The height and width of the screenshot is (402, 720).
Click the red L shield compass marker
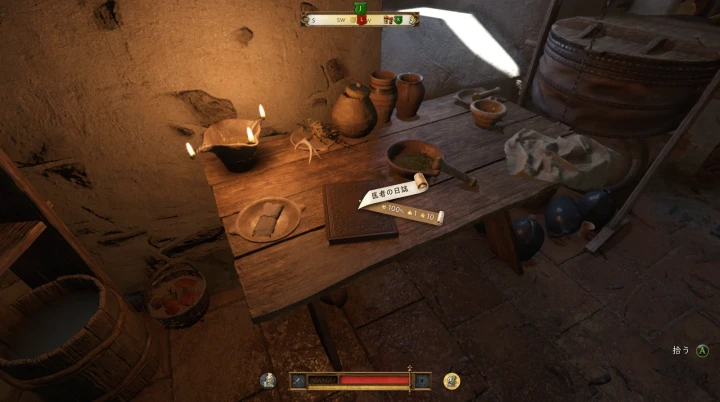click(361, 19)
